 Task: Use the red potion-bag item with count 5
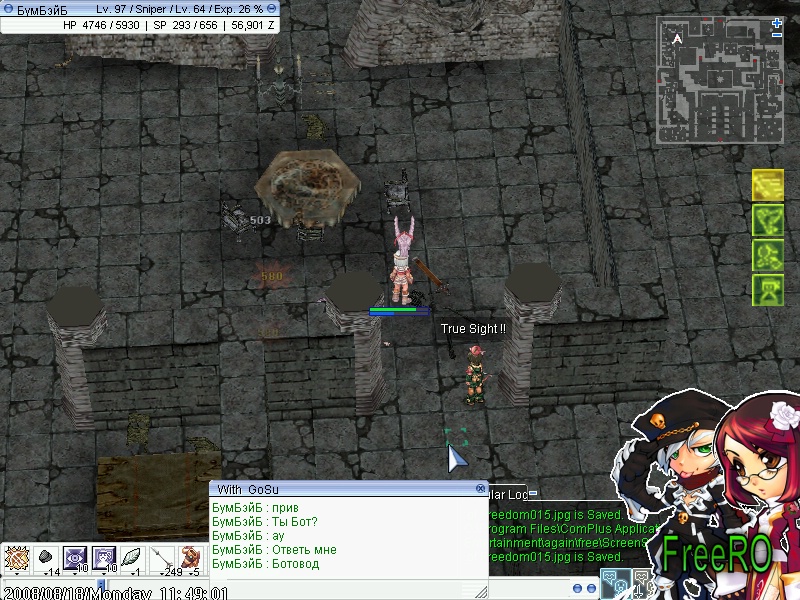191,558
